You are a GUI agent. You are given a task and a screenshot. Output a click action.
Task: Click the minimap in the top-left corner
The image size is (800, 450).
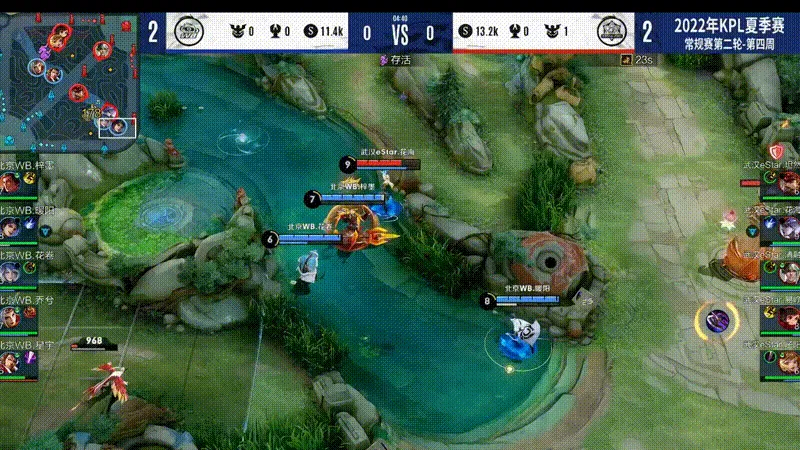[68, 75]
